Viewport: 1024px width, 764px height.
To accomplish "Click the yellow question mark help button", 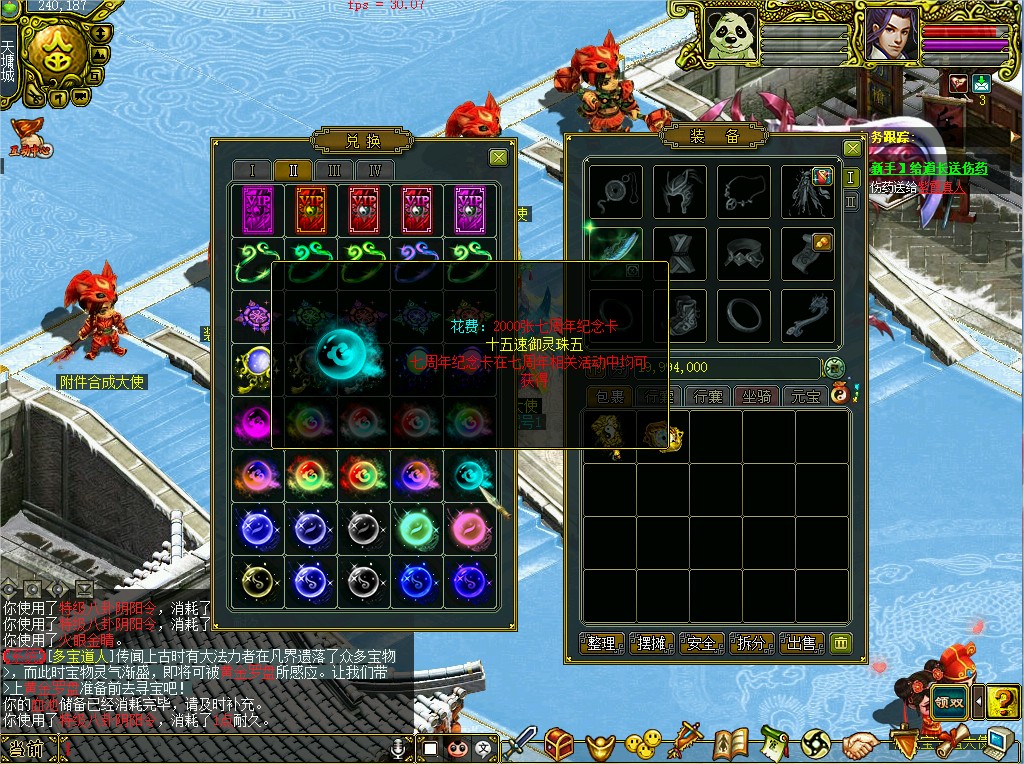I will tap(1003, 700).
